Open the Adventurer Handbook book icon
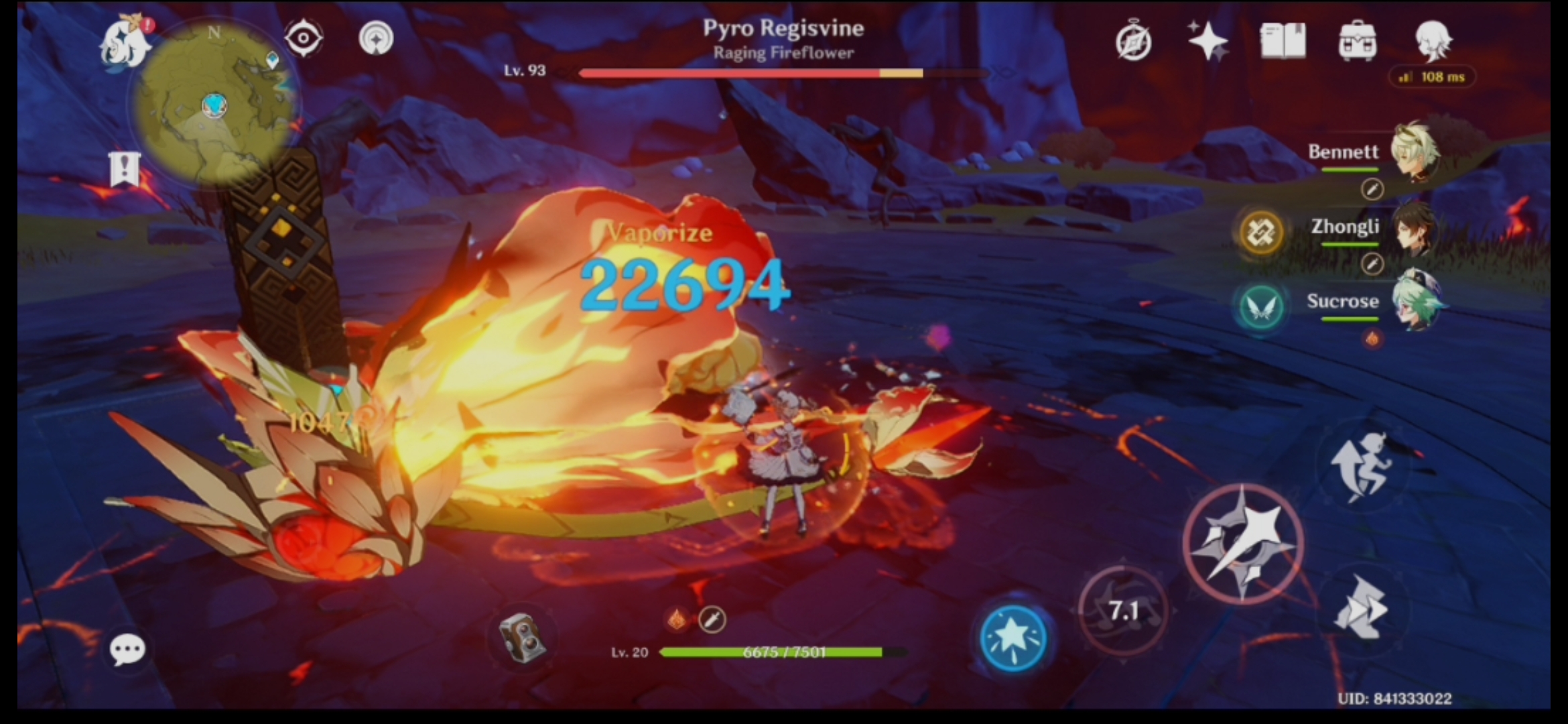1568x724 pixels. point(1282,40)
